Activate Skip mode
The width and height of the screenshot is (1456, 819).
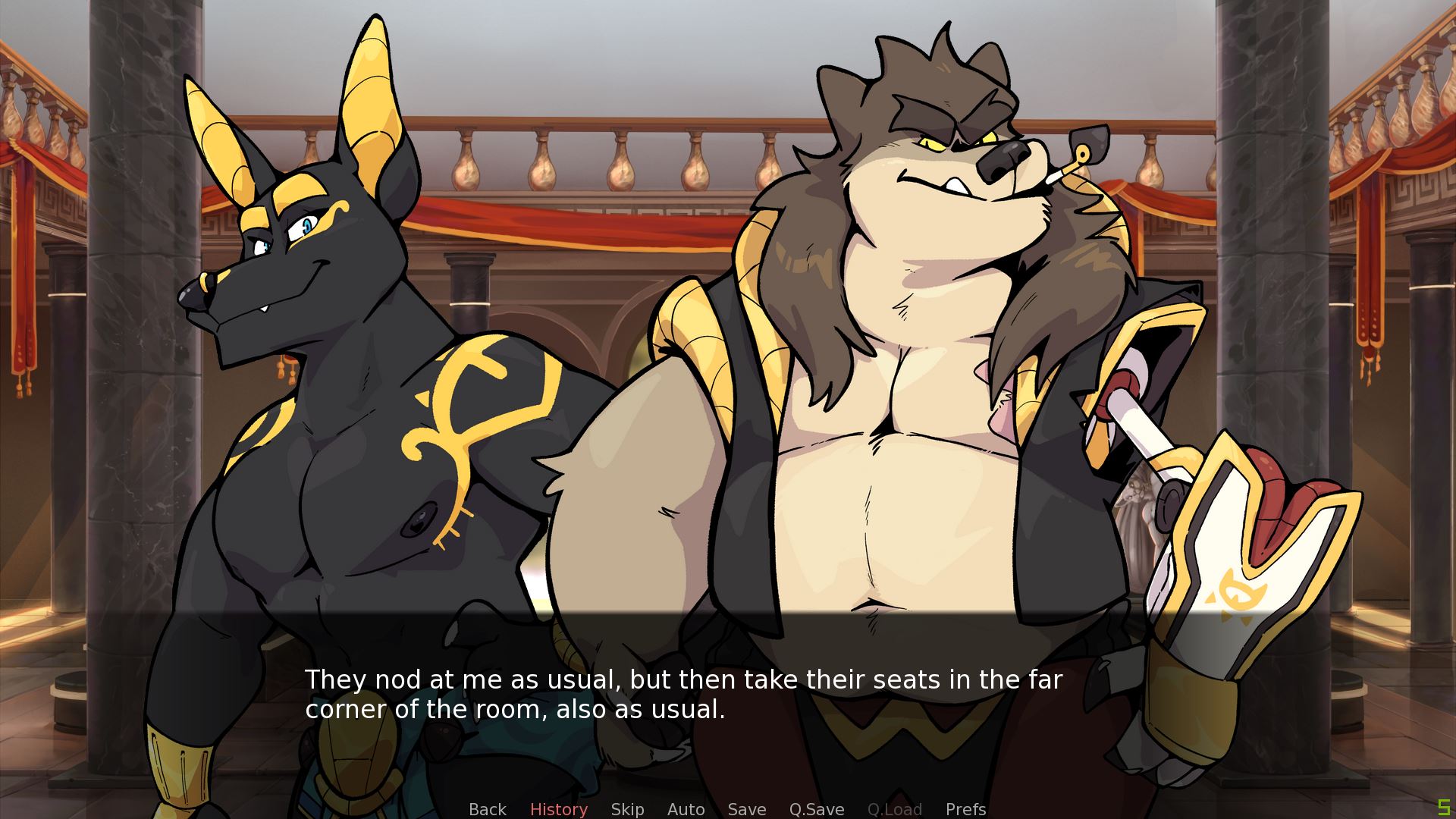(627, 809)
